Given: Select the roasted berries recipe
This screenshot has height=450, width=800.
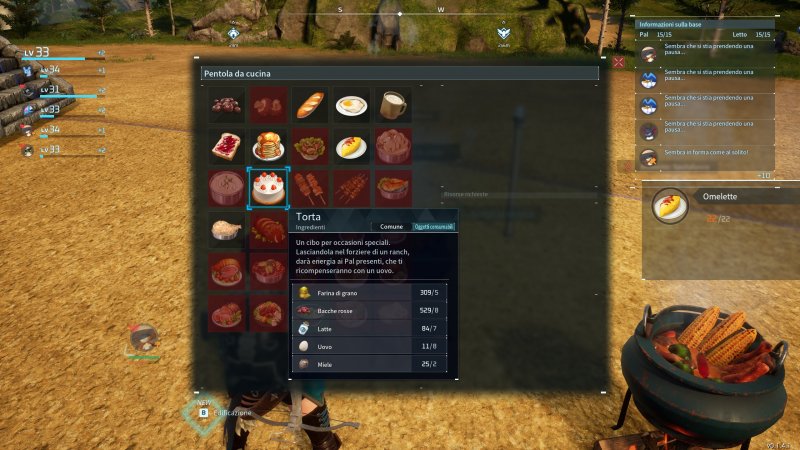Looking at the screenshot, I should (227, 104).
